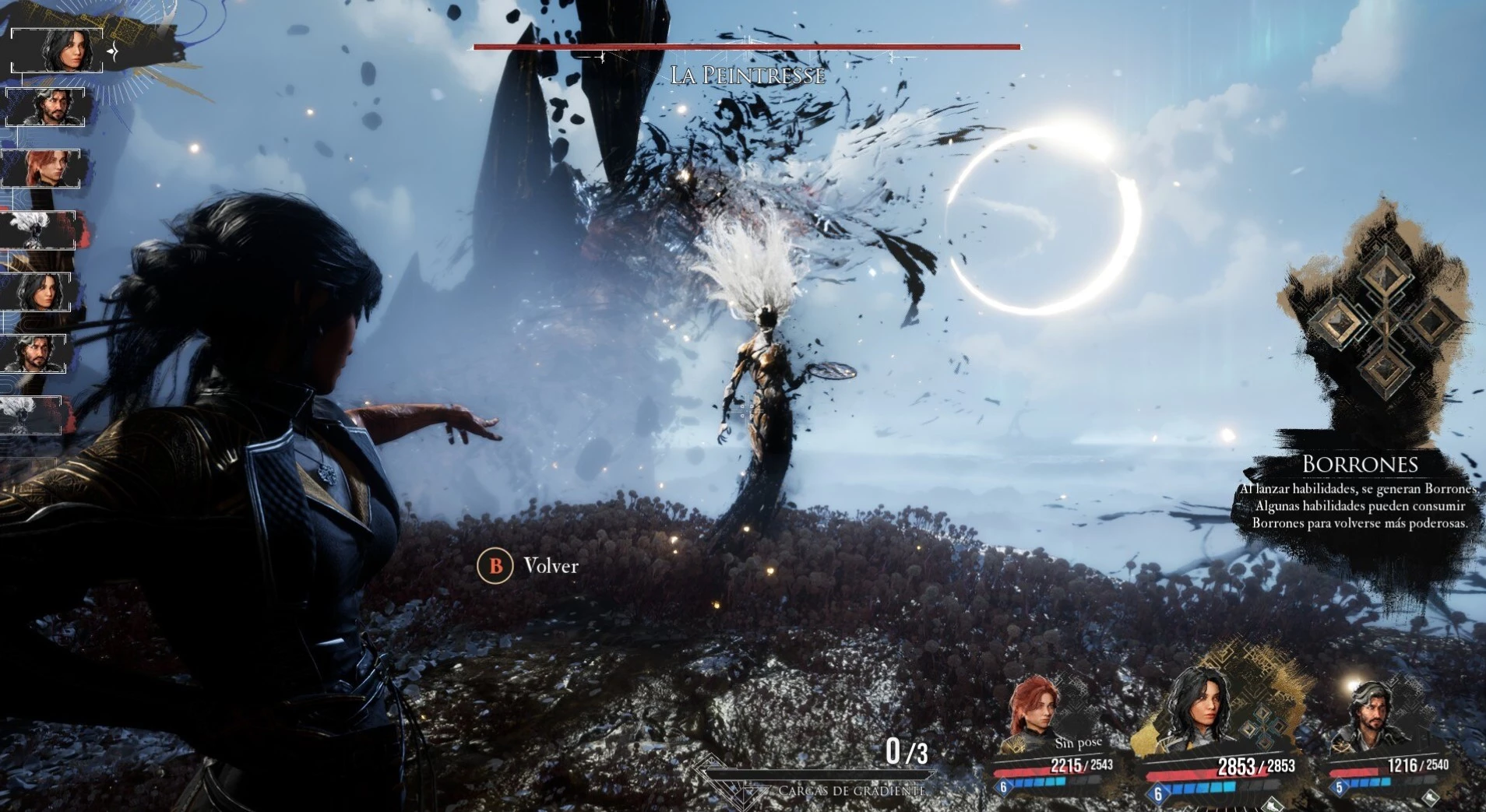1486x812 pixels.
Task: Click the current-turn portrait marked with an arrow
Action: (x=58, y=51)
